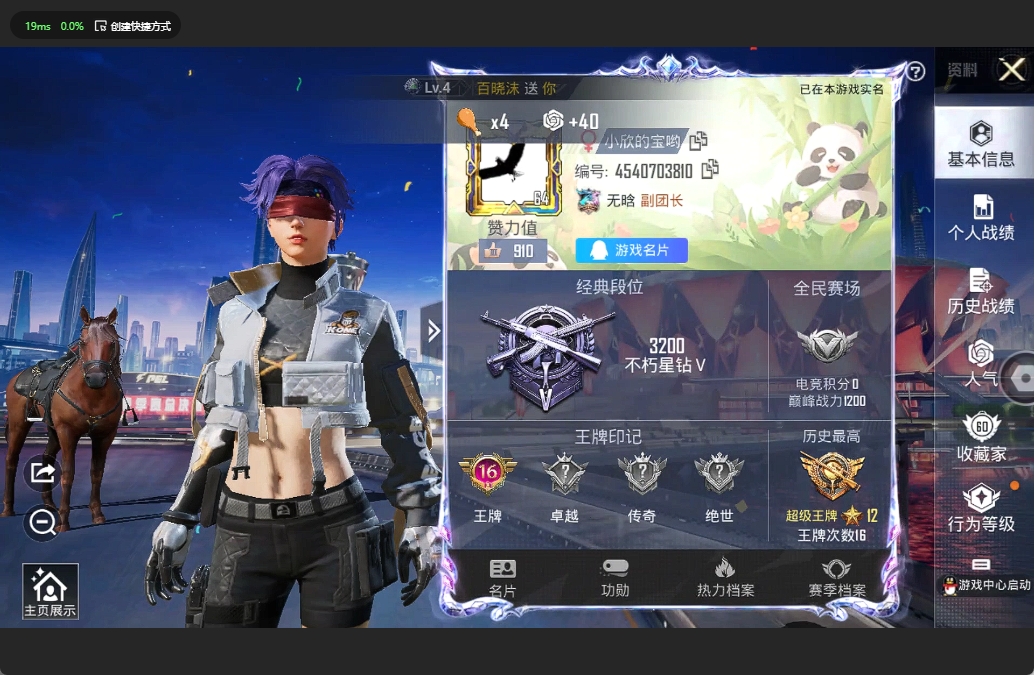Image resolution: width=1034 pixels, height=675 pixels.
Task: Click the 主页展示 home display button
Action: [x=50, y=591]
